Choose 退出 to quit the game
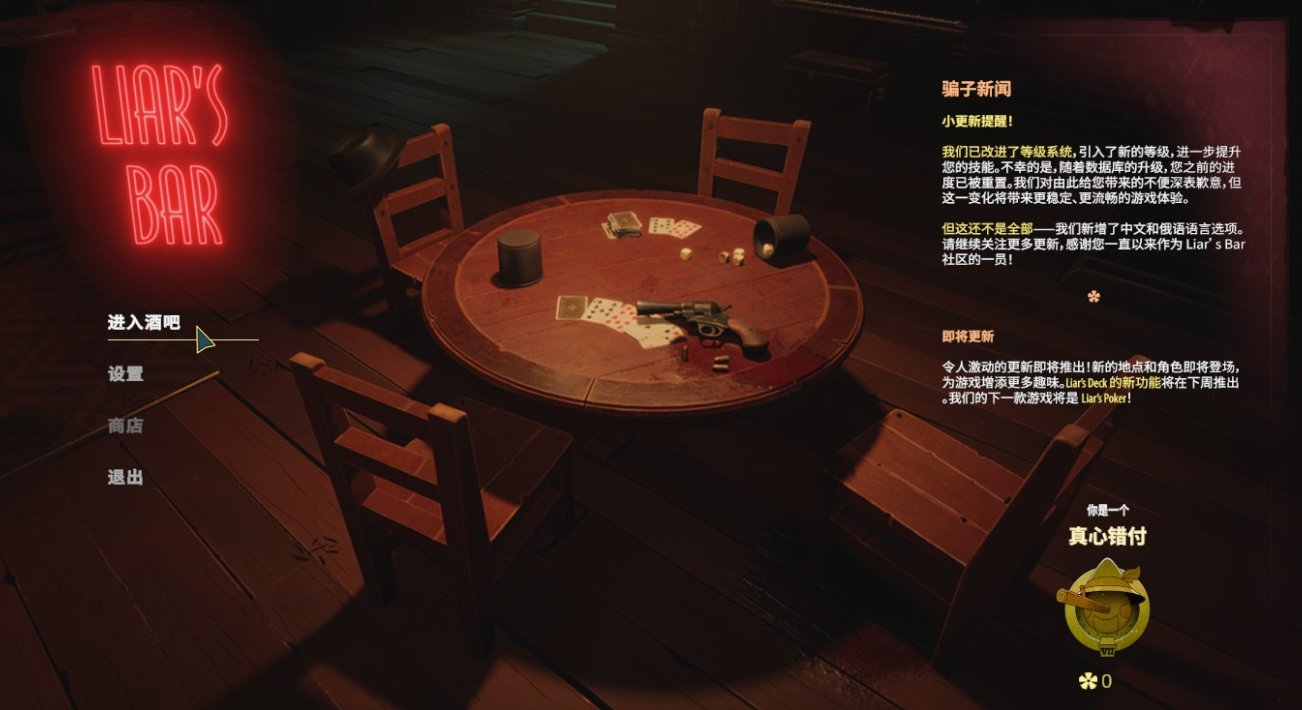The image size is (1302, 710). [x=126, y=477]
